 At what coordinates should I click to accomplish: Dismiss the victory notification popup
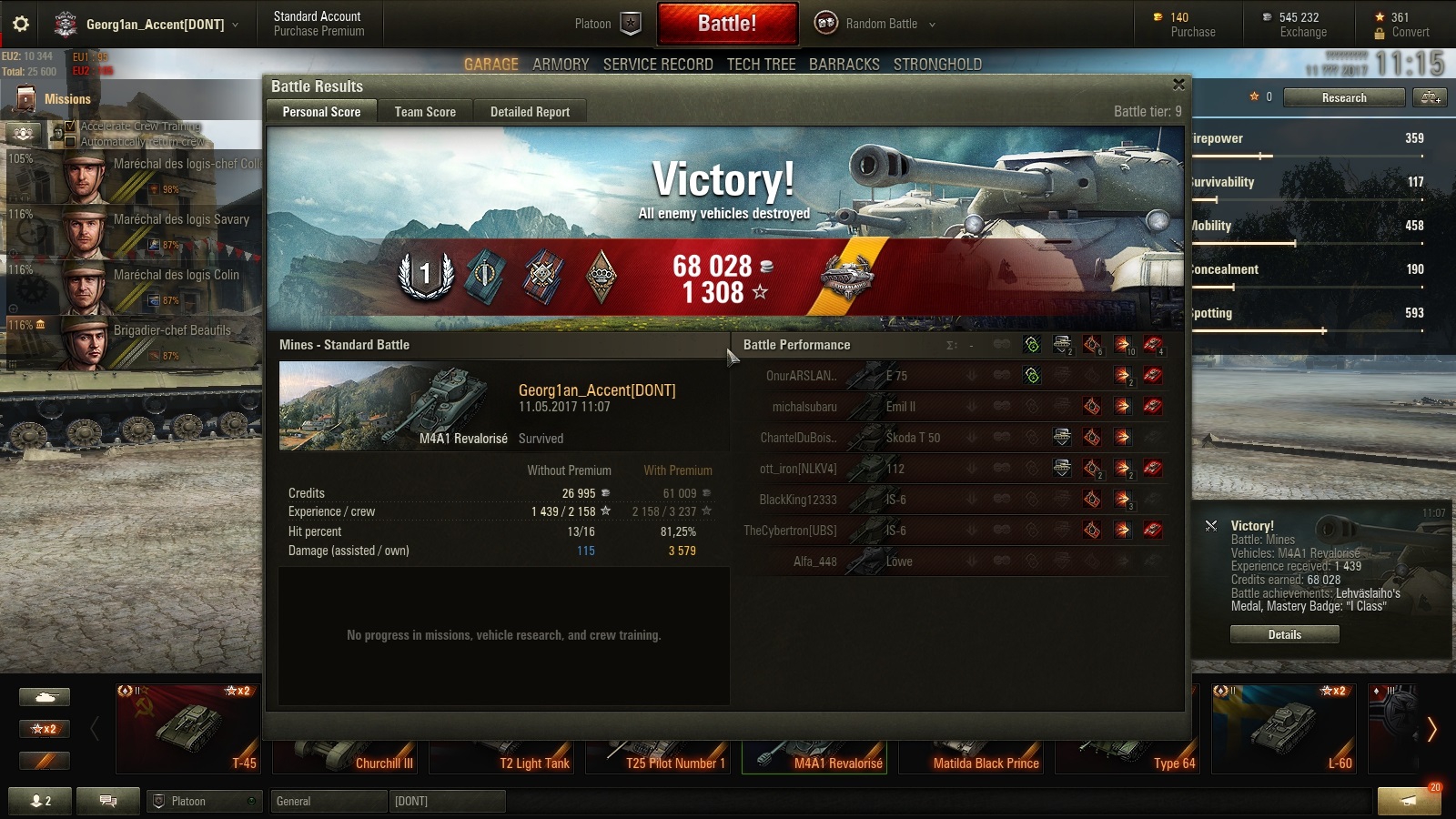1211,526
